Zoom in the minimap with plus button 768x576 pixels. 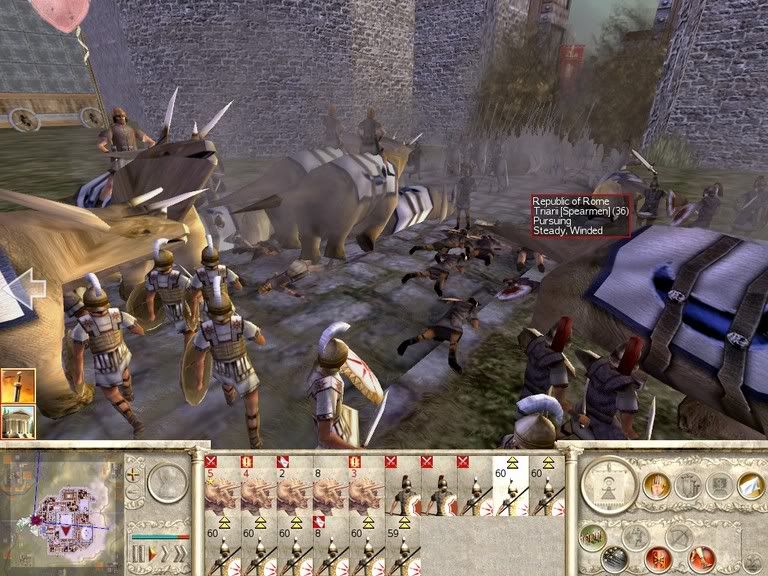(134, 476)
